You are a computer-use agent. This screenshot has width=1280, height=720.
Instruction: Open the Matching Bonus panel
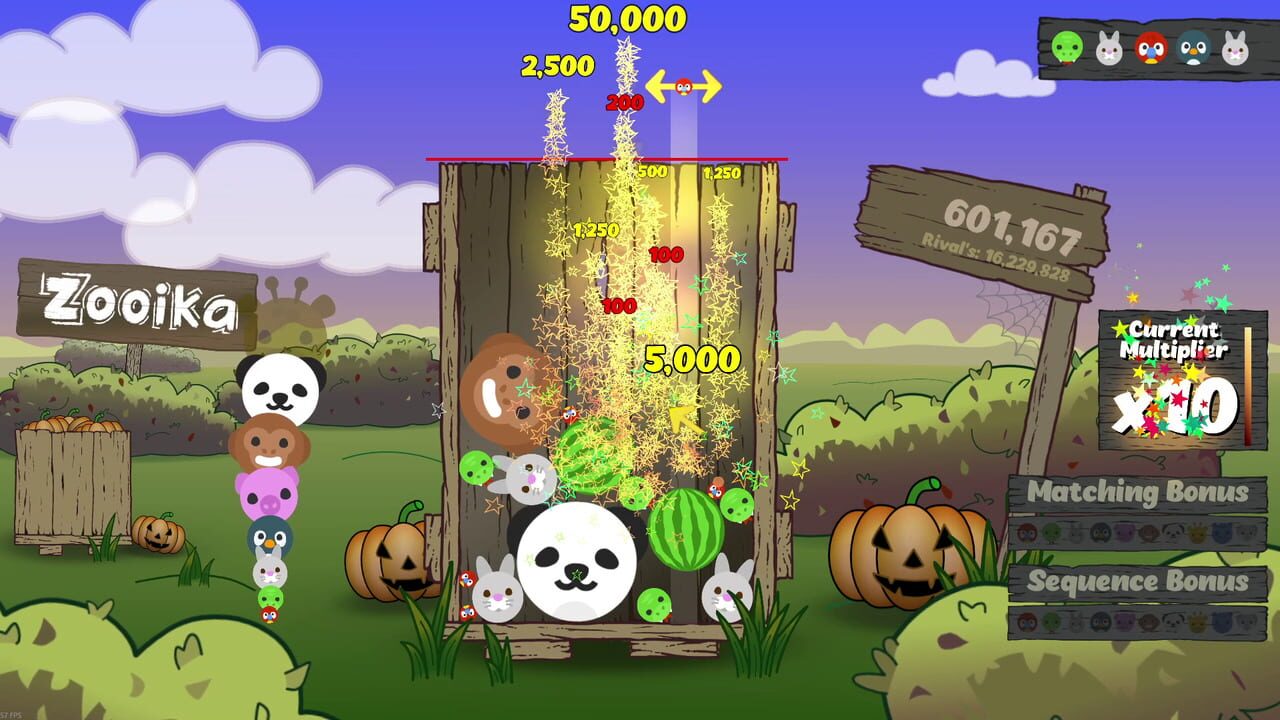coord(1137,492)
